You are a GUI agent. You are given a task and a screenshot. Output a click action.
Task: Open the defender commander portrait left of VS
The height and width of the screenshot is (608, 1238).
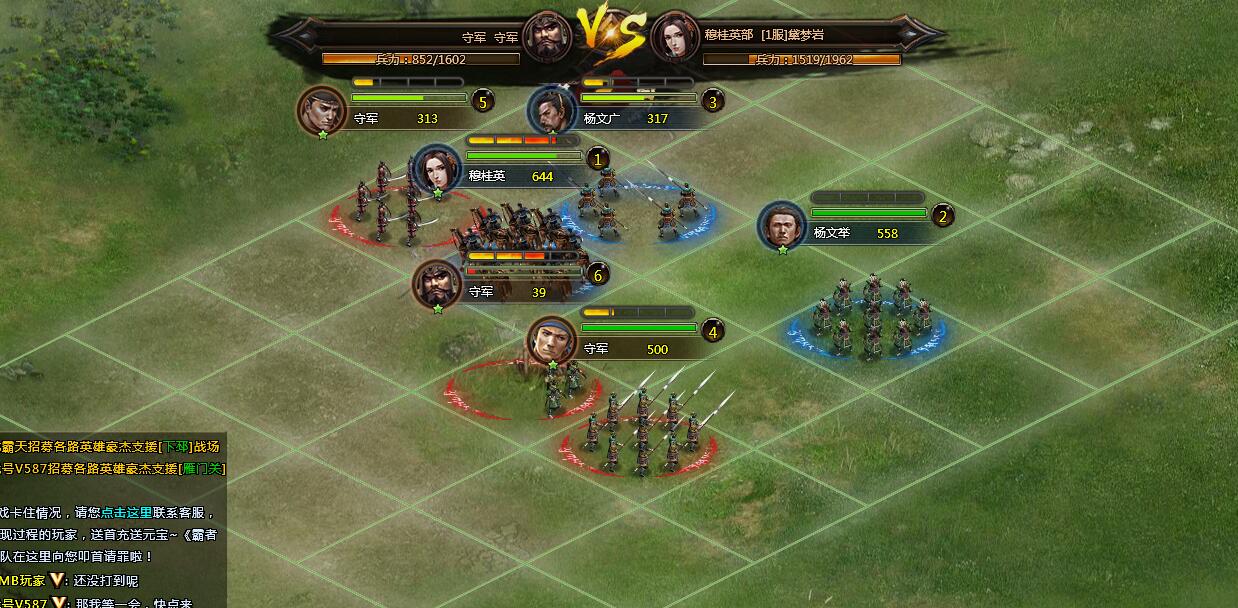(x=547, y=37)
